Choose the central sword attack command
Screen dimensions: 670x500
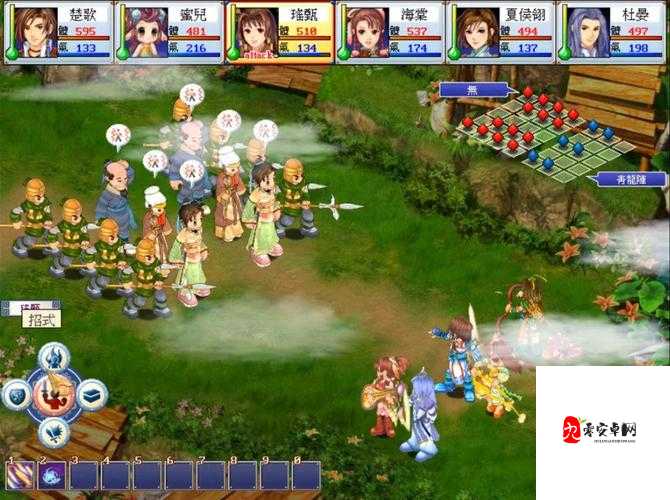pos(54,395)
